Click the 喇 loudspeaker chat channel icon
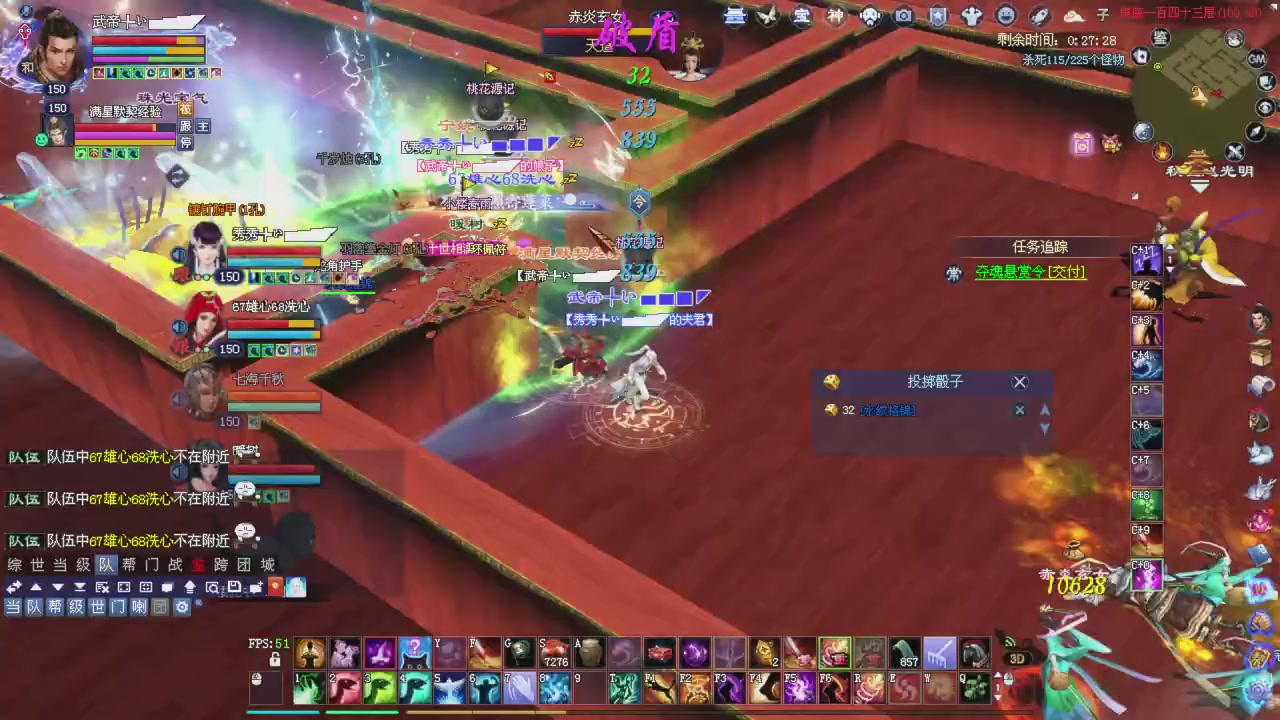This screenshot has width=1280, height=720. 139,606
